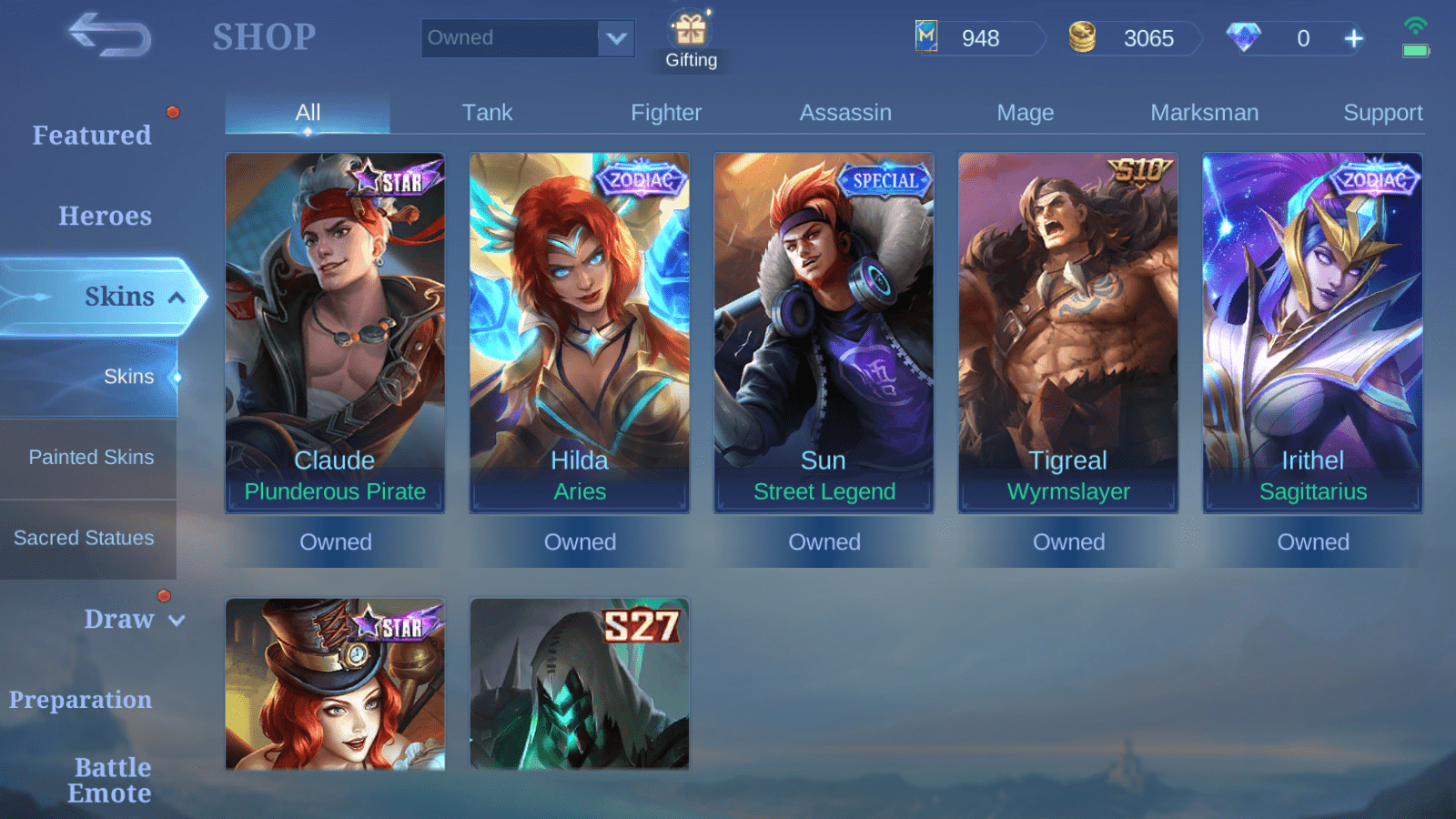Switch to the Fighter skins tab
Image resolution: width=1456 pixels, height=819 pixels.
click(x=666, y=113)
